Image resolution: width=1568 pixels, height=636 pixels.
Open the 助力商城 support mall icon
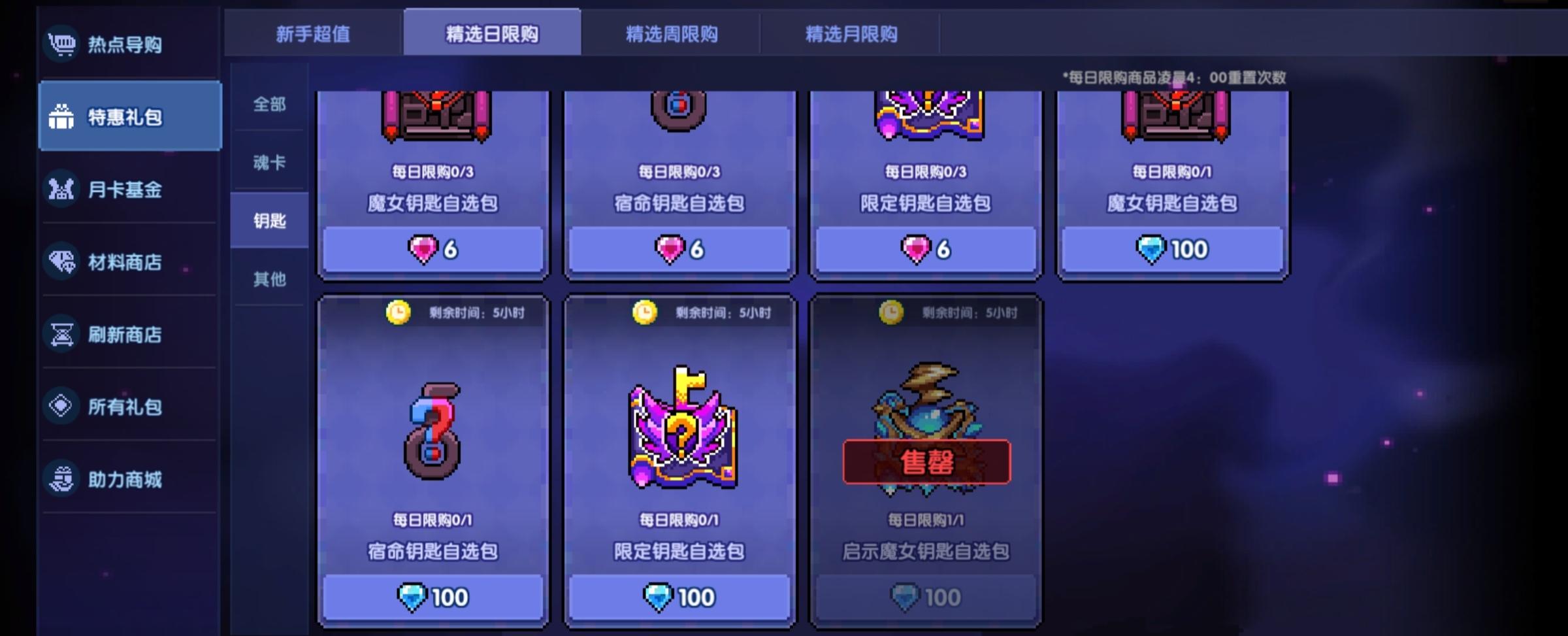(62, 479)
